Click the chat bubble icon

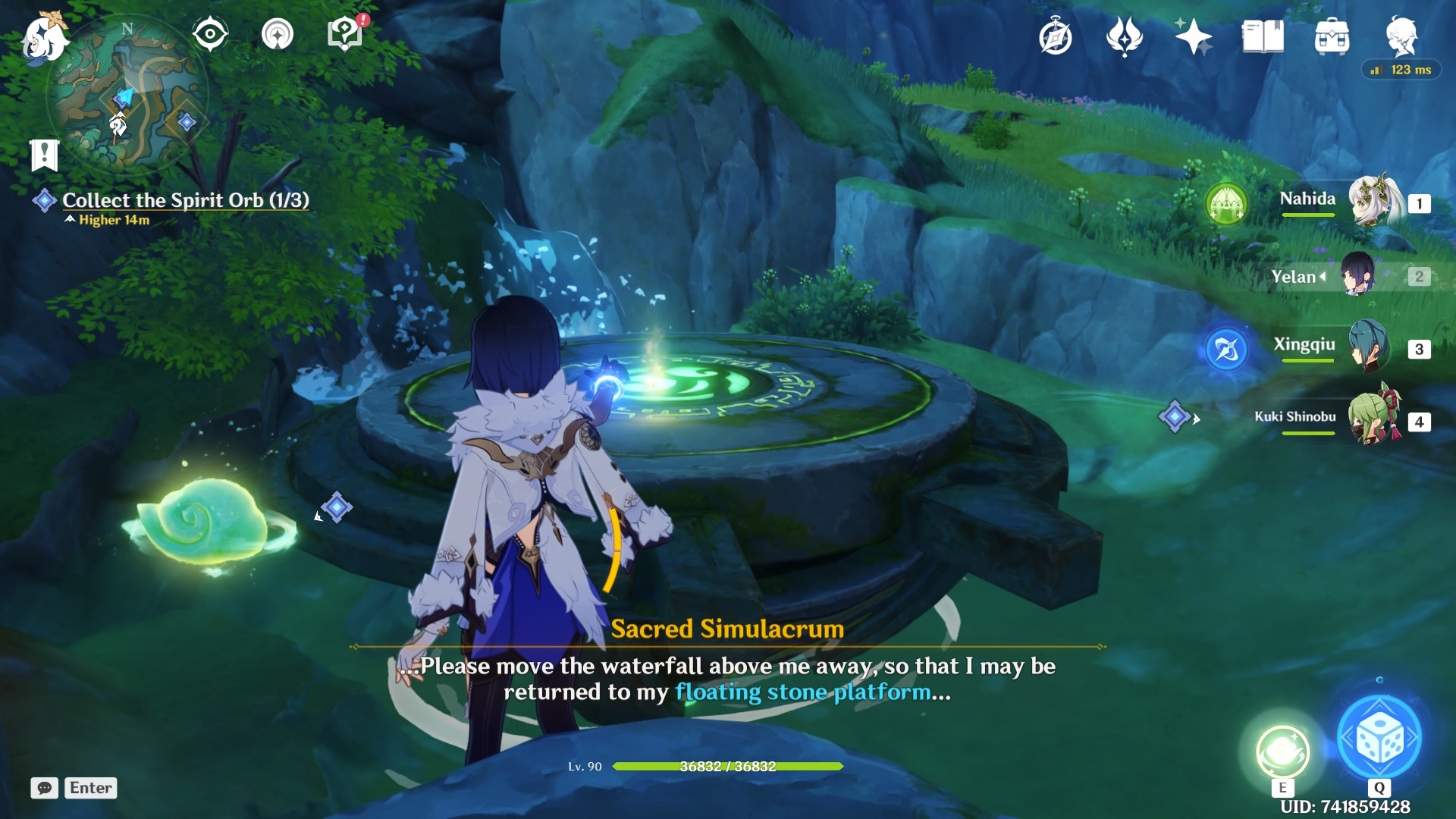point(44,788)
